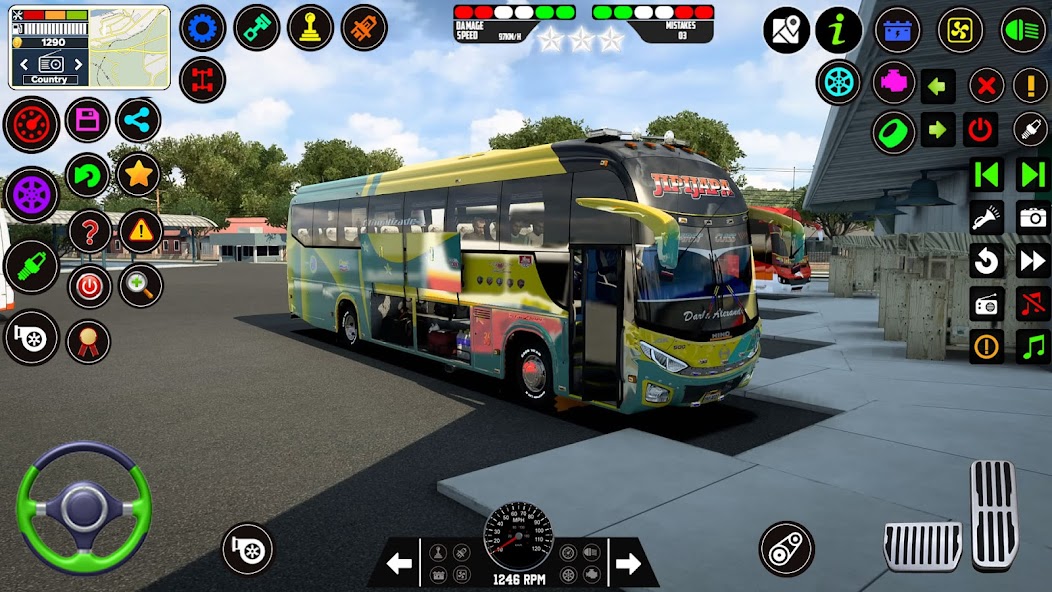Tap the pink engine icon
The image size is (1052, 592).
click(x=894, y=82)
